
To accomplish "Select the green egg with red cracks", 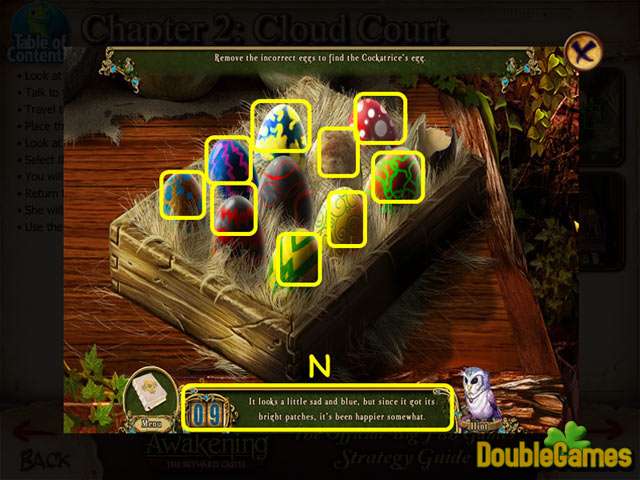I will pyautogui.click(x=398, y=175).
